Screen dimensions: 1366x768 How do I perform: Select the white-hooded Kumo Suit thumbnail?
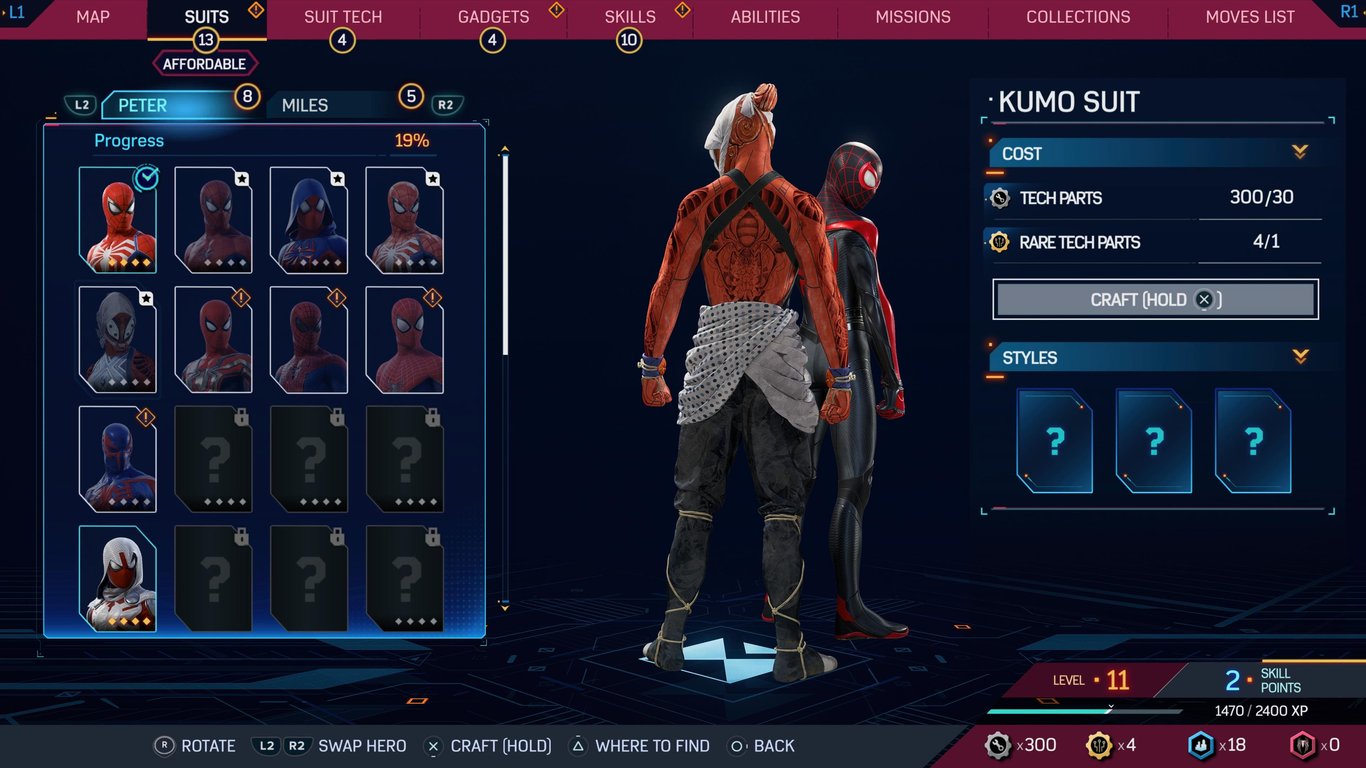point(118,579)
